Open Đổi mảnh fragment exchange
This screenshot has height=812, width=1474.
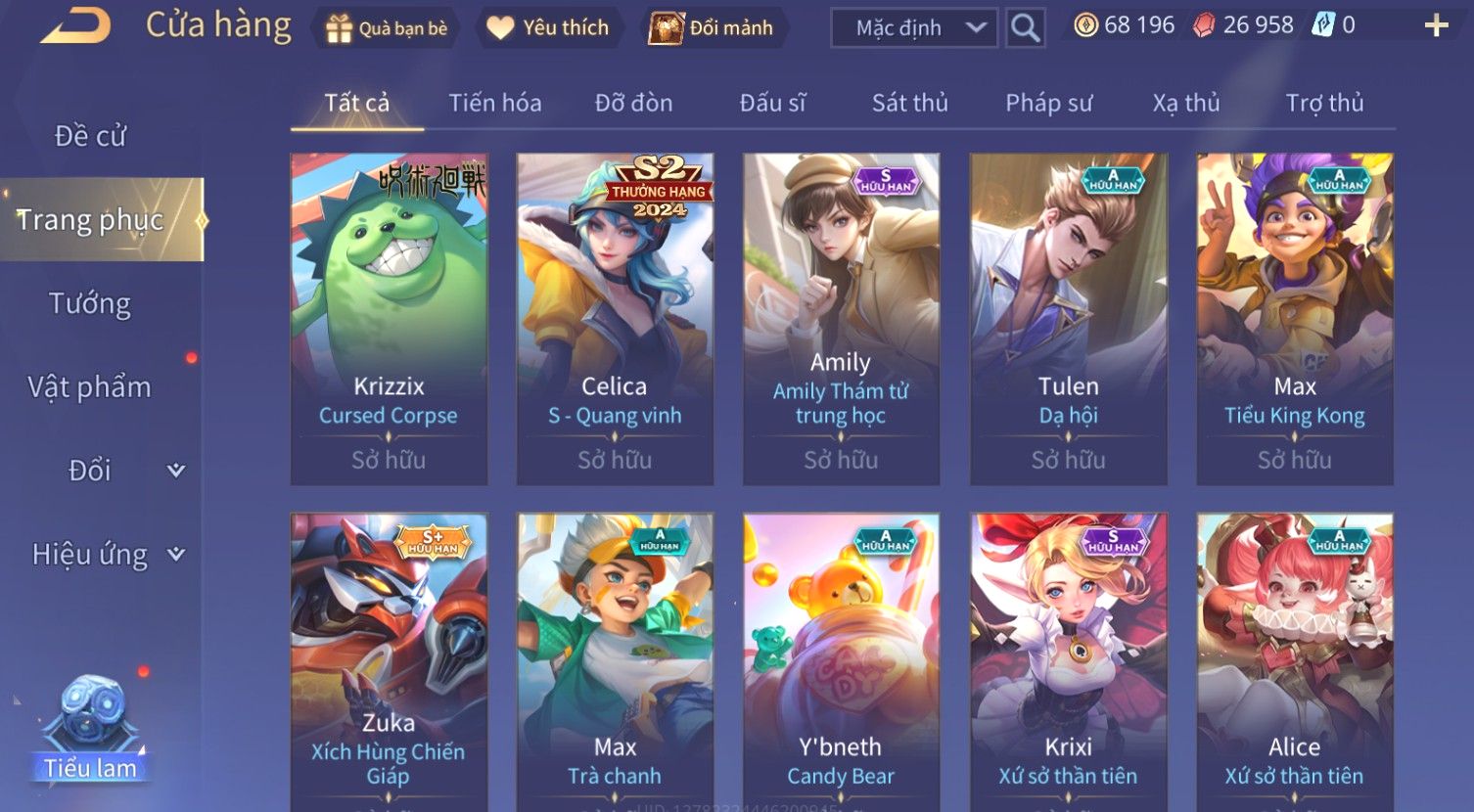tap(713, 28)
